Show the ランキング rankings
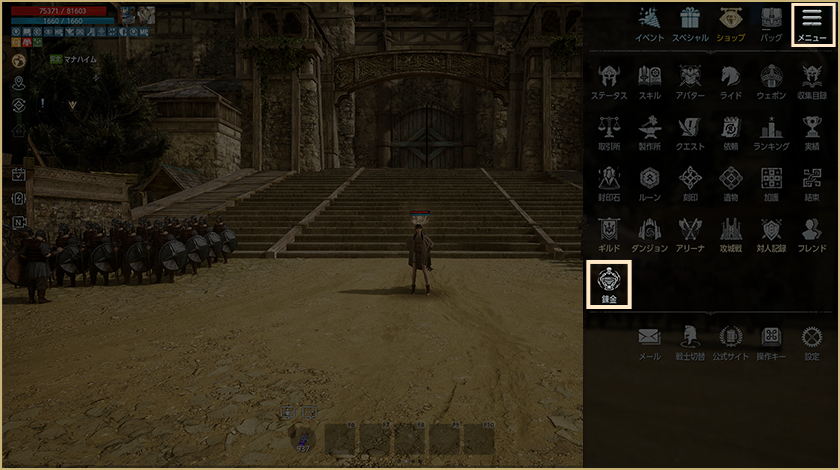Screen dimensions: 840x470 [x=771, y=130]
